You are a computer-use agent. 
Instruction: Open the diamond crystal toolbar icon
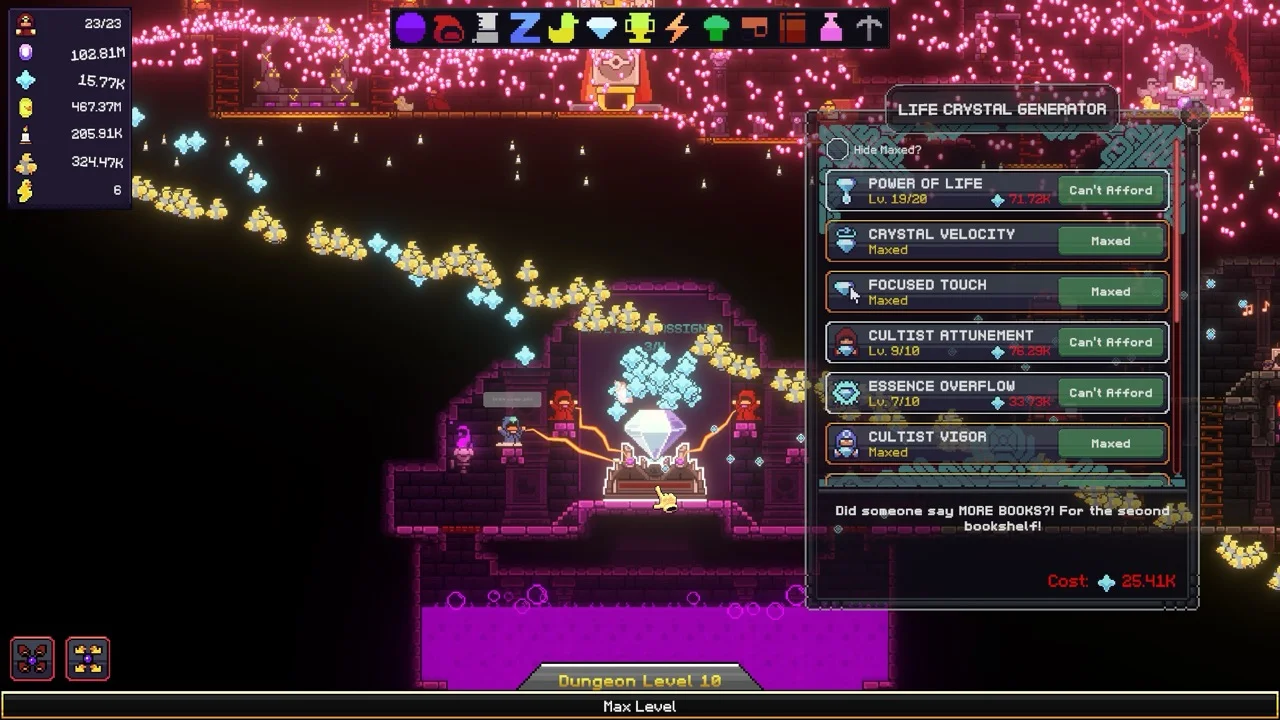point(601,28)
